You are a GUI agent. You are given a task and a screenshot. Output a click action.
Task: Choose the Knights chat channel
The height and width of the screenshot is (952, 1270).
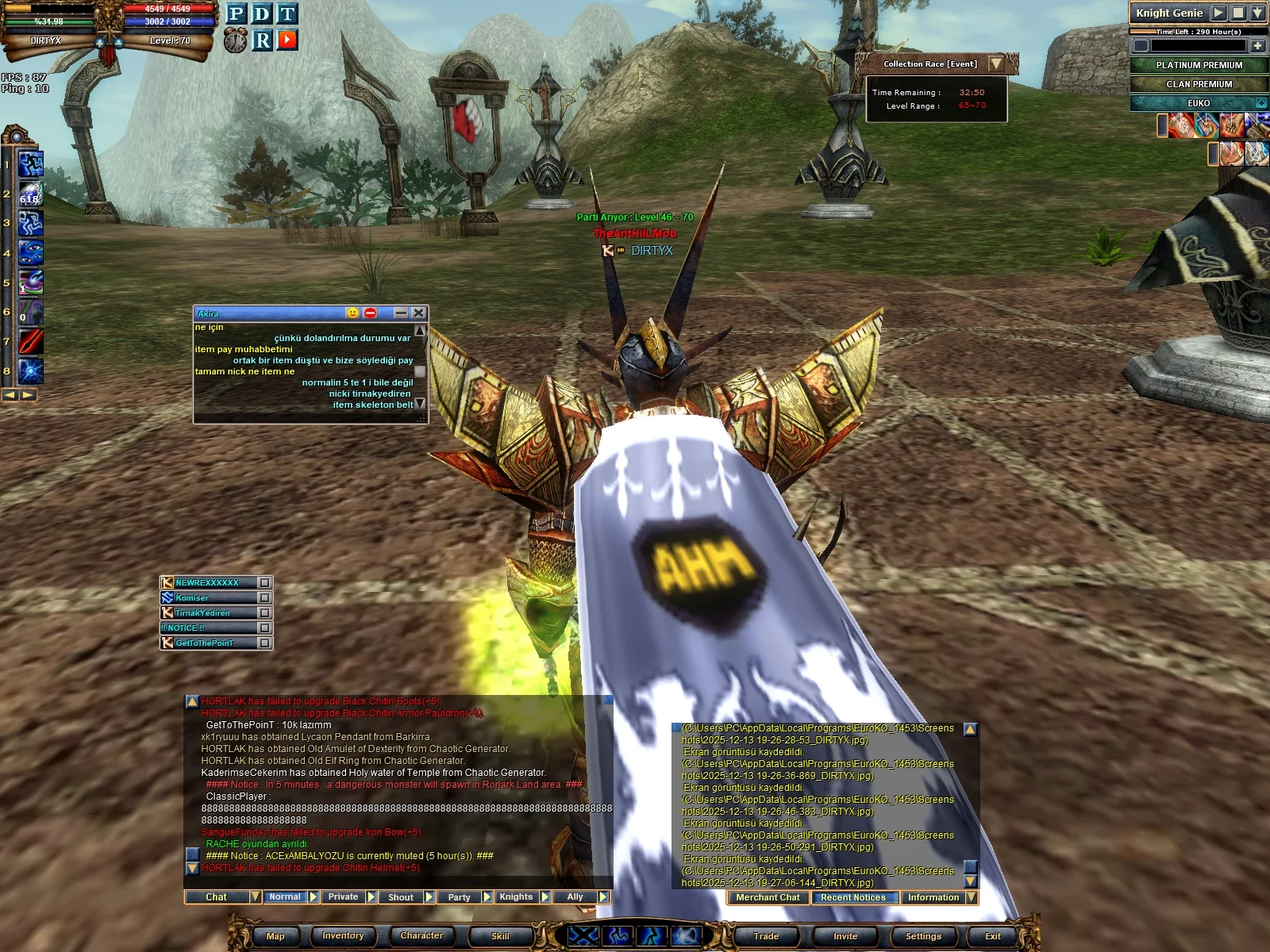516,897
